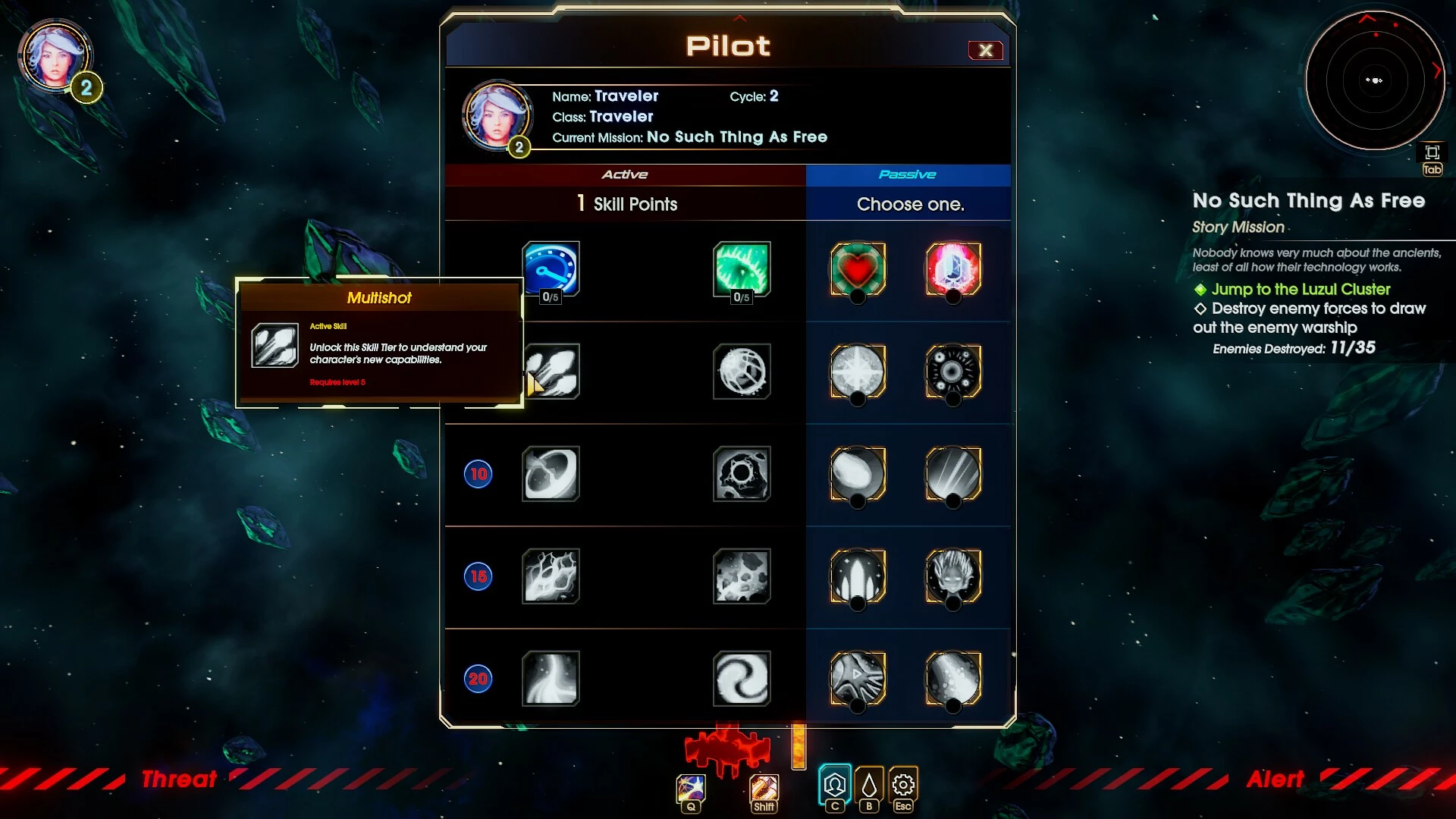
Task: Open the settings gear icon
Action: coord(902,785)
